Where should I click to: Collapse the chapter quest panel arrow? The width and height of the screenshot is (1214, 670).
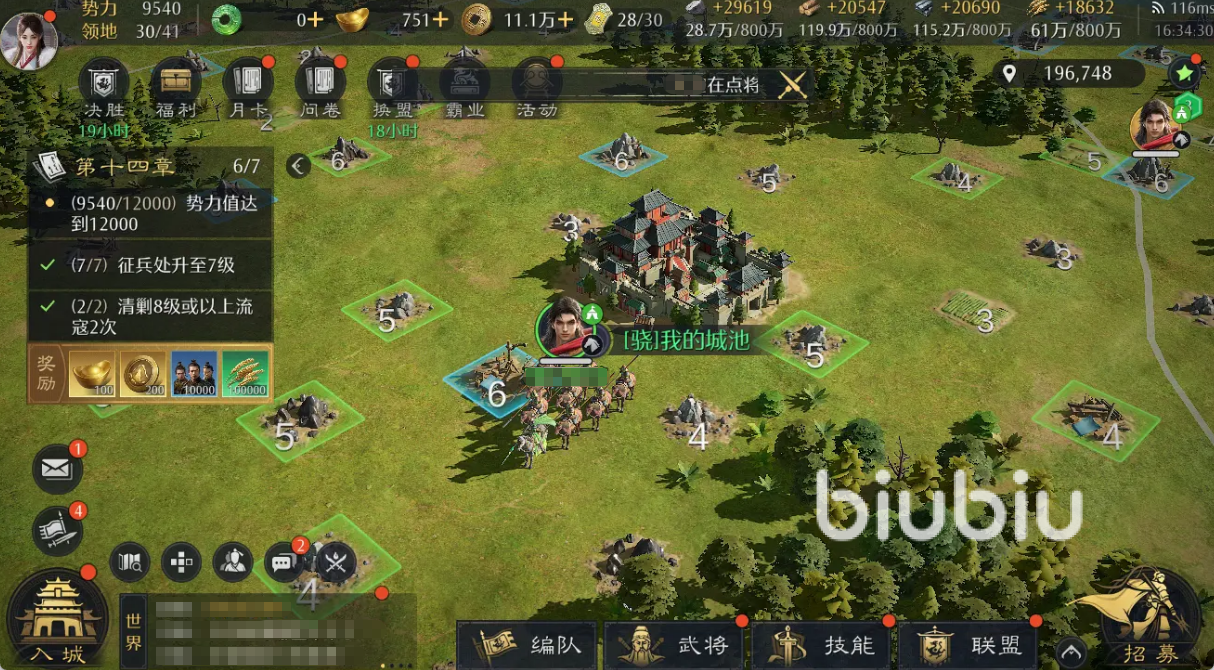(298, 166)
